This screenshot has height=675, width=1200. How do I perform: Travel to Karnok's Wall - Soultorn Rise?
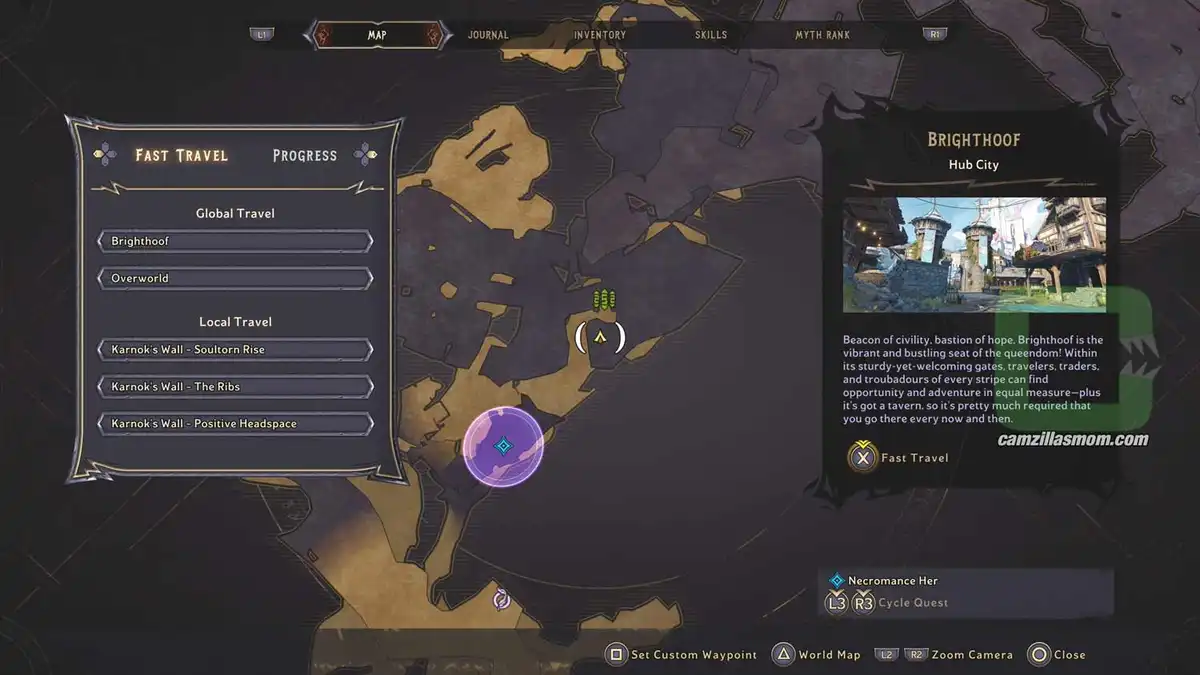click(x=235, y=350)
